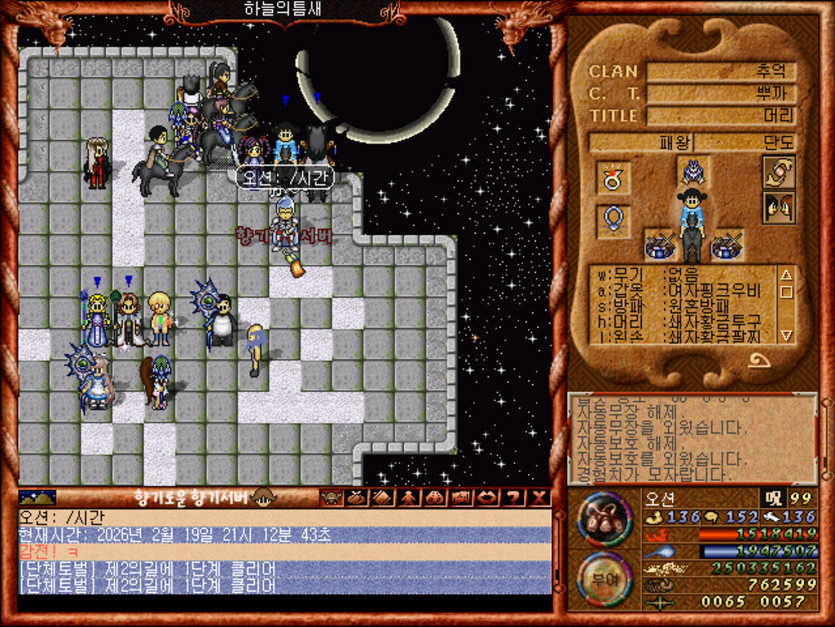This screenshot has height=627, width=835.
Task: Open help with the question mark button
Action: 513,497
